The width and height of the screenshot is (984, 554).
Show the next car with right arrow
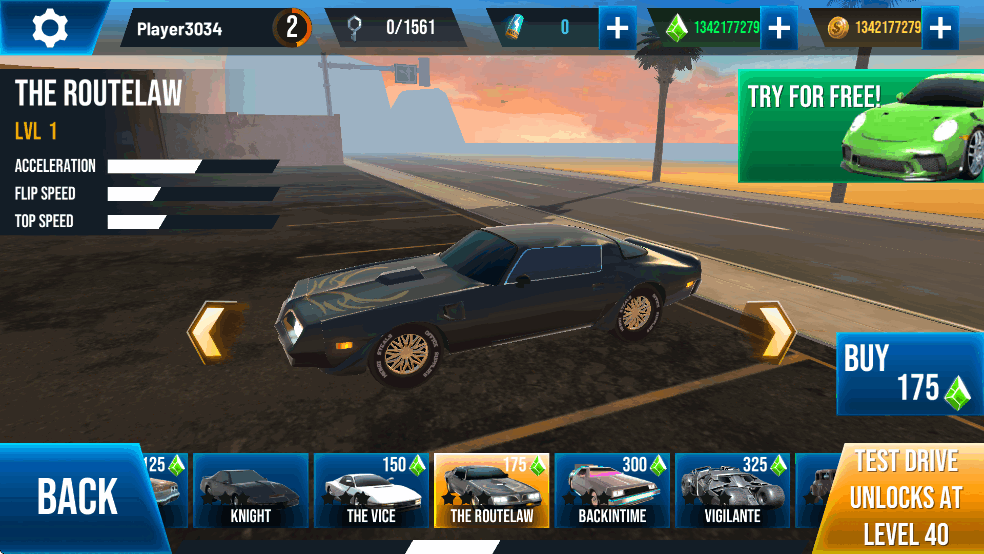(x=775, y=332)
